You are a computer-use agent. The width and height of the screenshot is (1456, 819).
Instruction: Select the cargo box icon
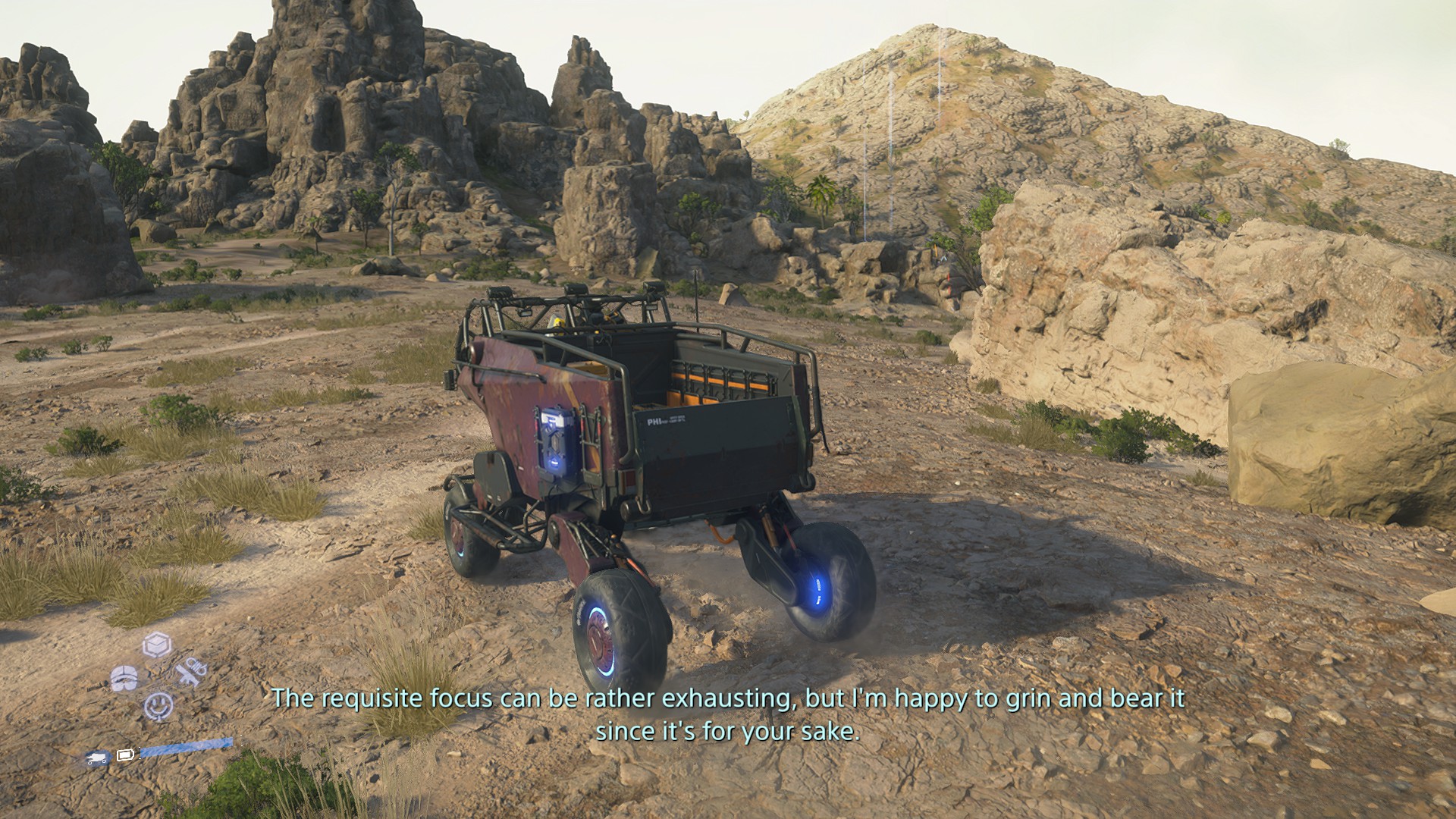[x=157, y=645]
